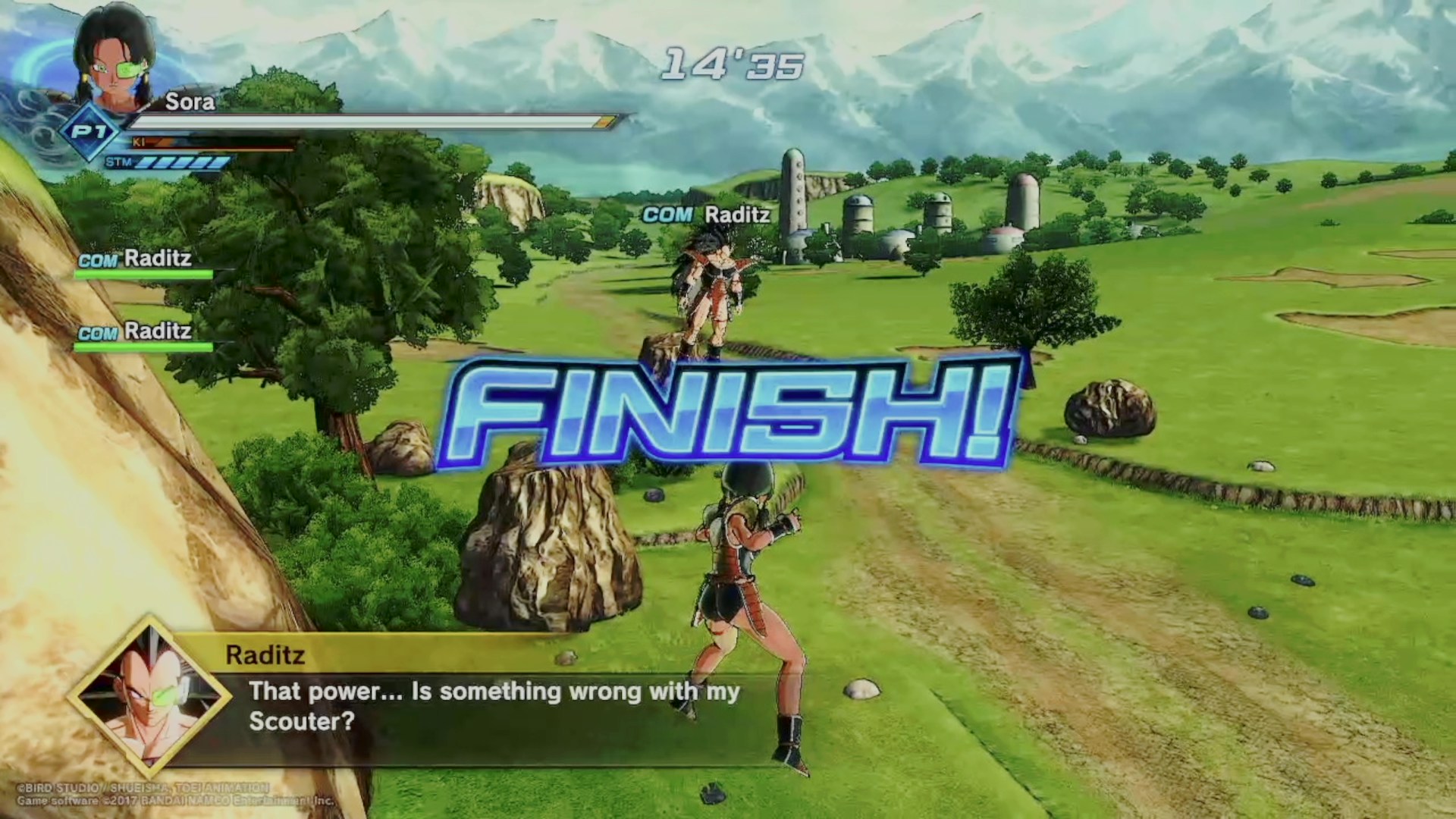This screenshot has width=1456, height=819.
Task: Select the blue P1 player badge
Action: click(x=91, y=132)
